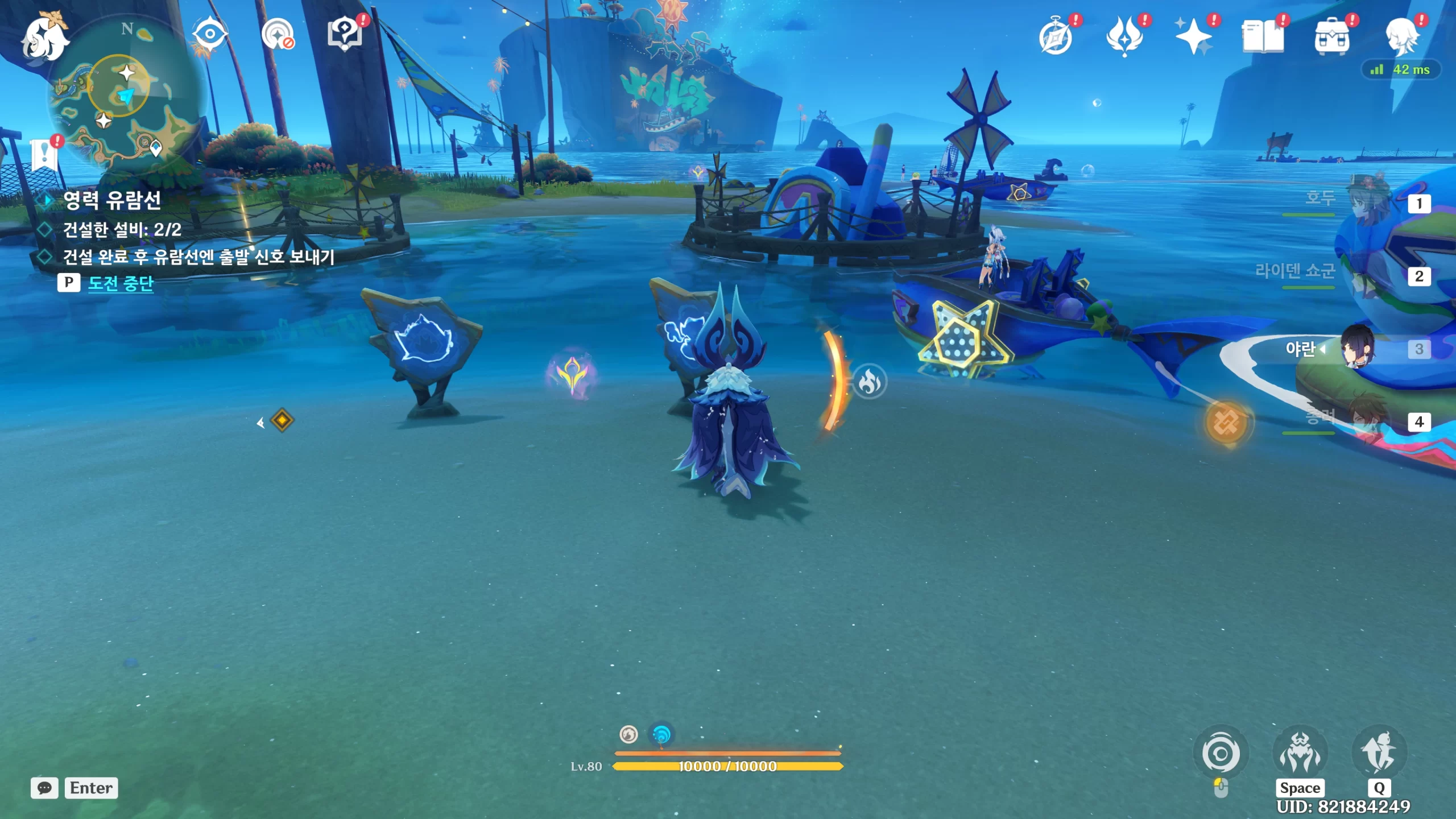Use the transform skill above Q
Viewport: 1456px width, 819px height.
coord(1379,753)
